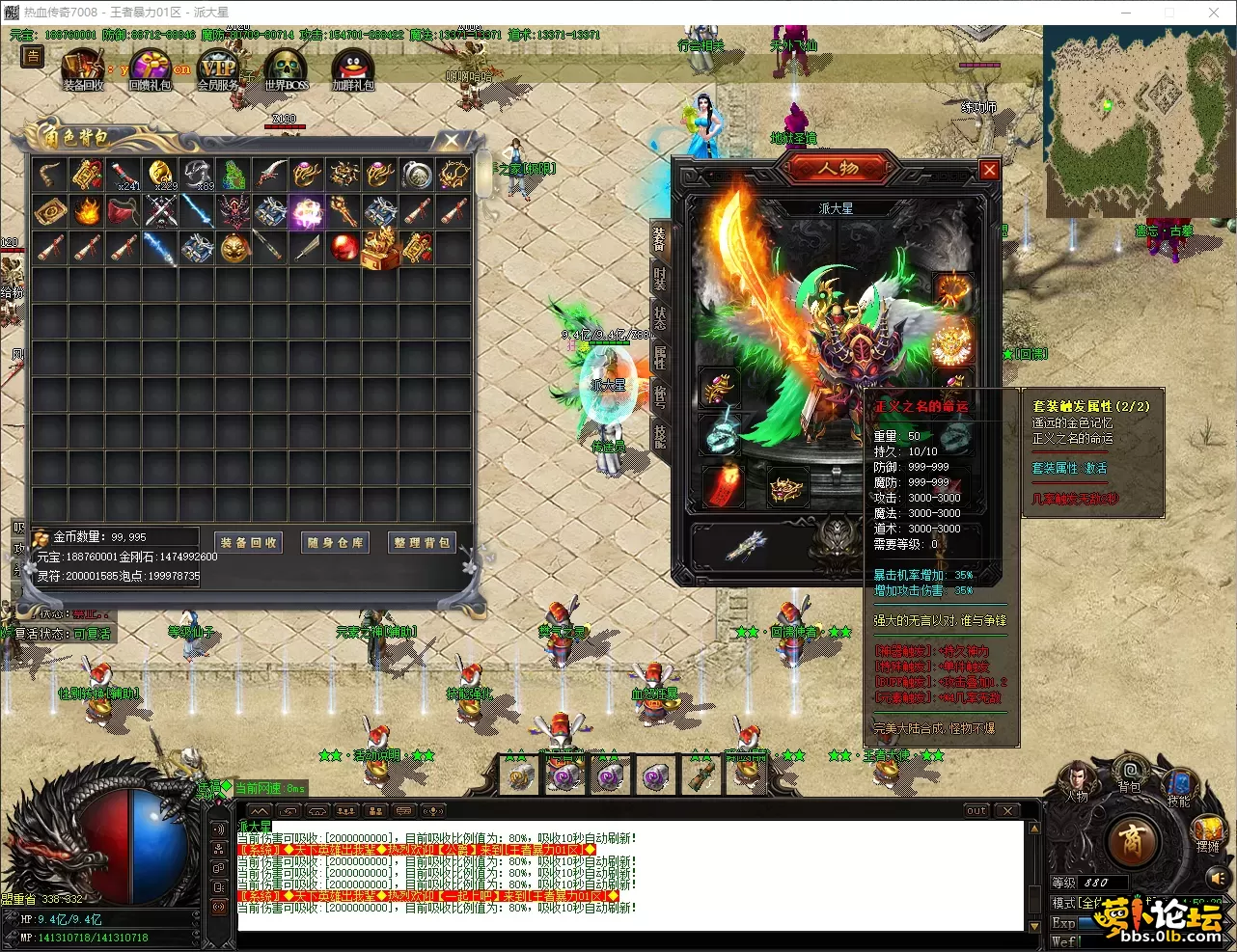Open the 随身仓库 portable warehouse
This screenshot has height=952, width=1237.
point(336,543)
